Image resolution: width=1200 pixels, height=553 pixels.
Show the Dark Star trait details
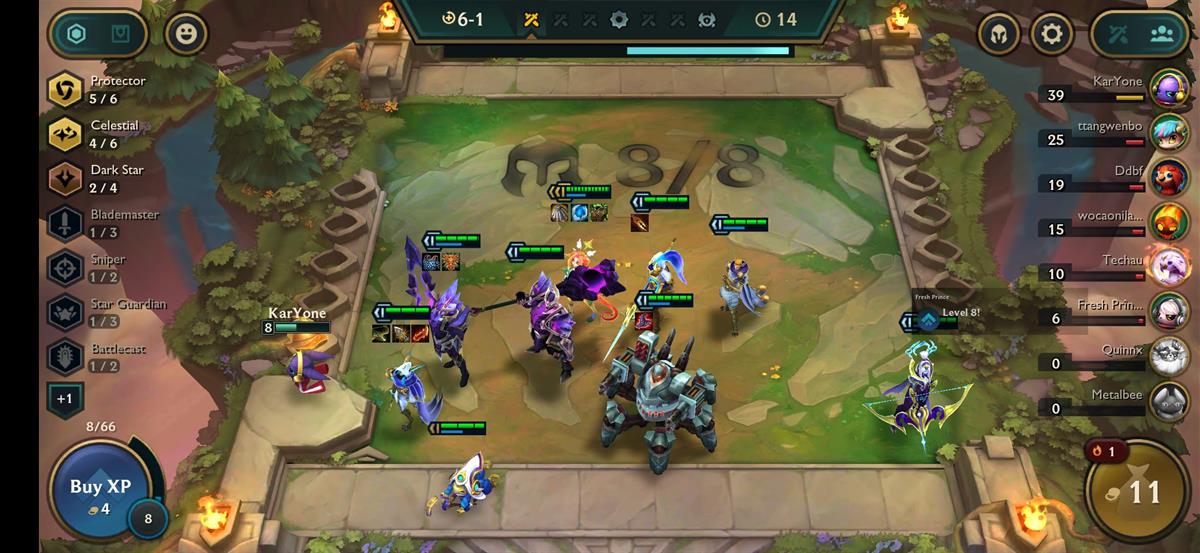66,178
